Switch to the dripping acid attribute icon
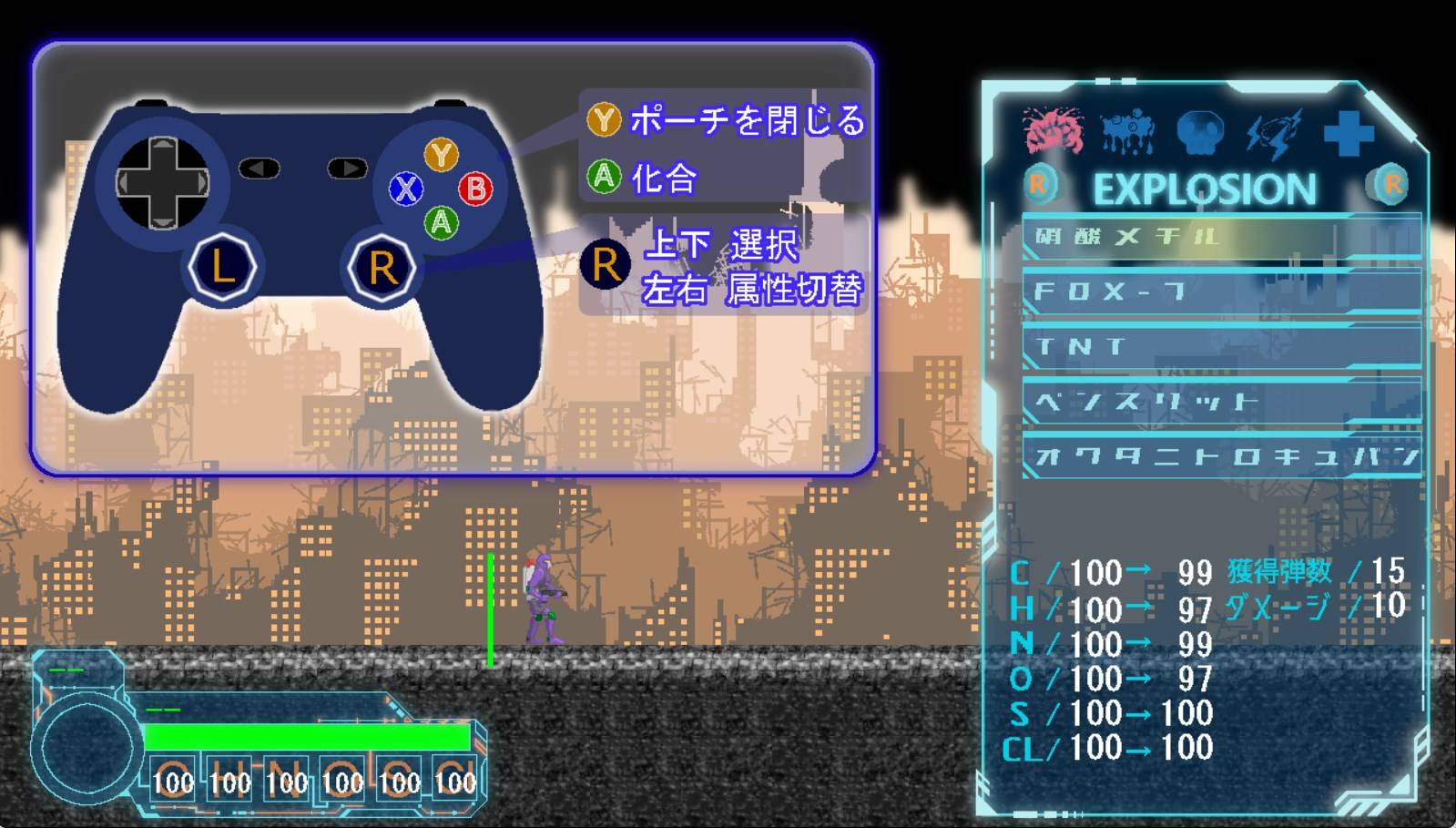Screen dimensions: 1456x828 point(1127,133)
